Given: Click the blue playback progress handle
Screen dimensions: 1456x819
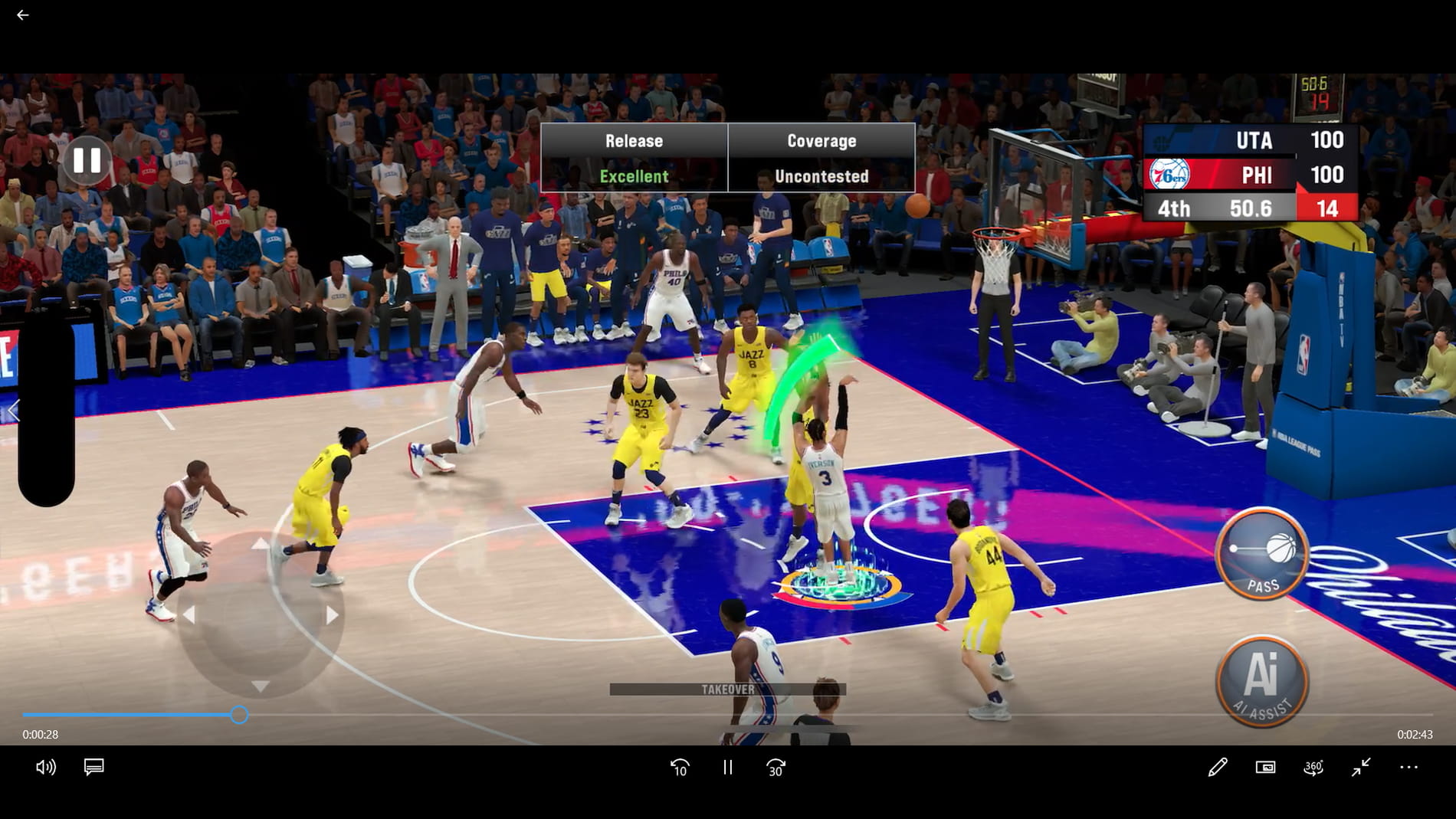Looking at the screenshot, I should 240,715.
